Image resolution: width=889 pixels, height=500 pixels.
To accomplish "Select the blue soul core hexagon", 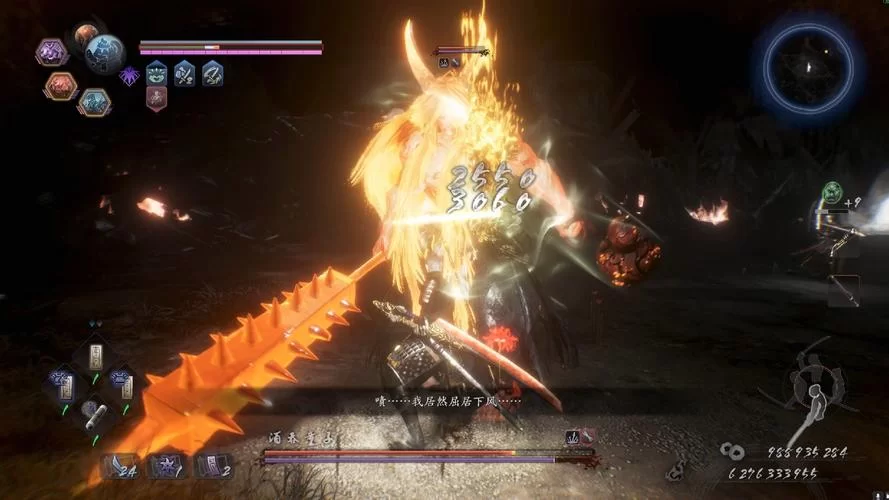I will pyautogui.click(x=94, y=101).
